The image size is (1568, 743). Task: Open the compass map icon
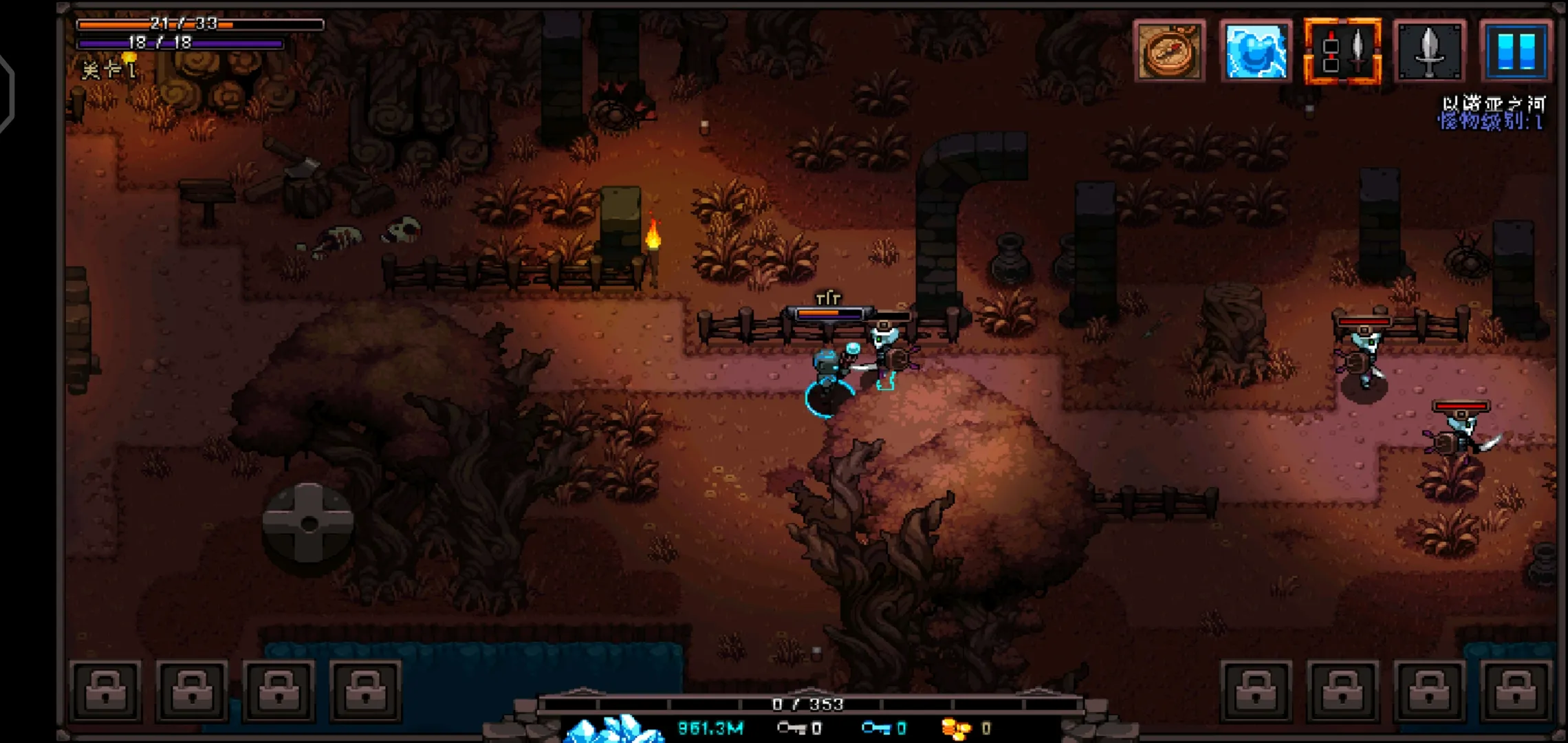pyautogui.click(x=1169, y=51)
